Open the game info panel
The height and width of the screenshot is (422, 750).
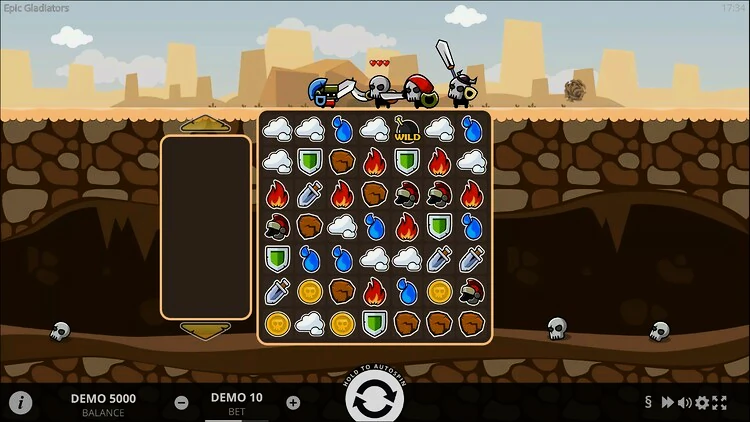[x=21, y=403]
